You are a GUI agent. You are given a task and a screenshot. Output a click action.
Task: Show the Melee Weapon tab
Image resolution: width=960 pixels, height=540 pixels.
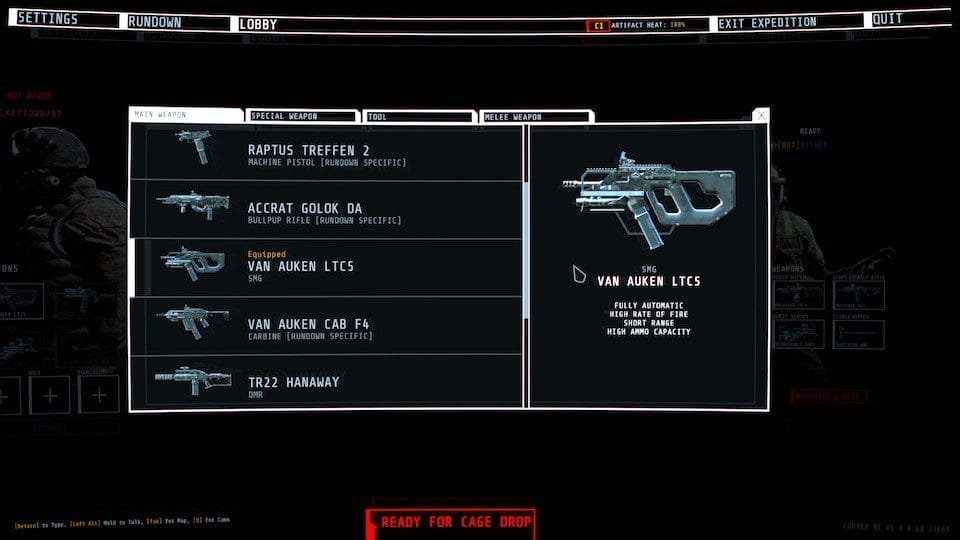535,117
